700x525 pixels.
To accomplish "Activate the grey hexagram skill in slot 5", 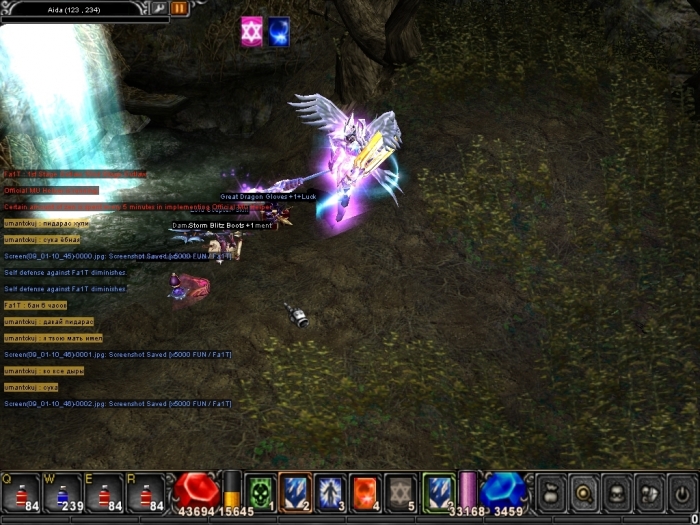I will [x=400, y=491].
